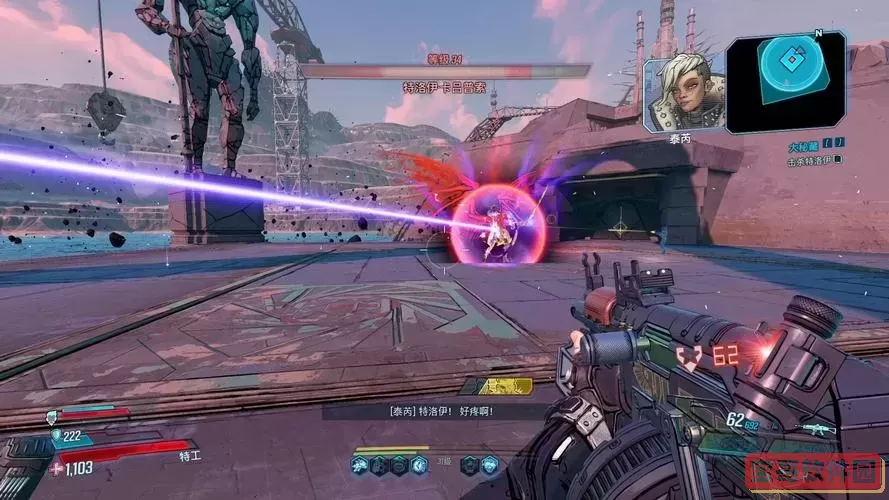Select the equipped weapon silhouette icon
This screenshot has height=500, width=889.
[x=817, y=429]
